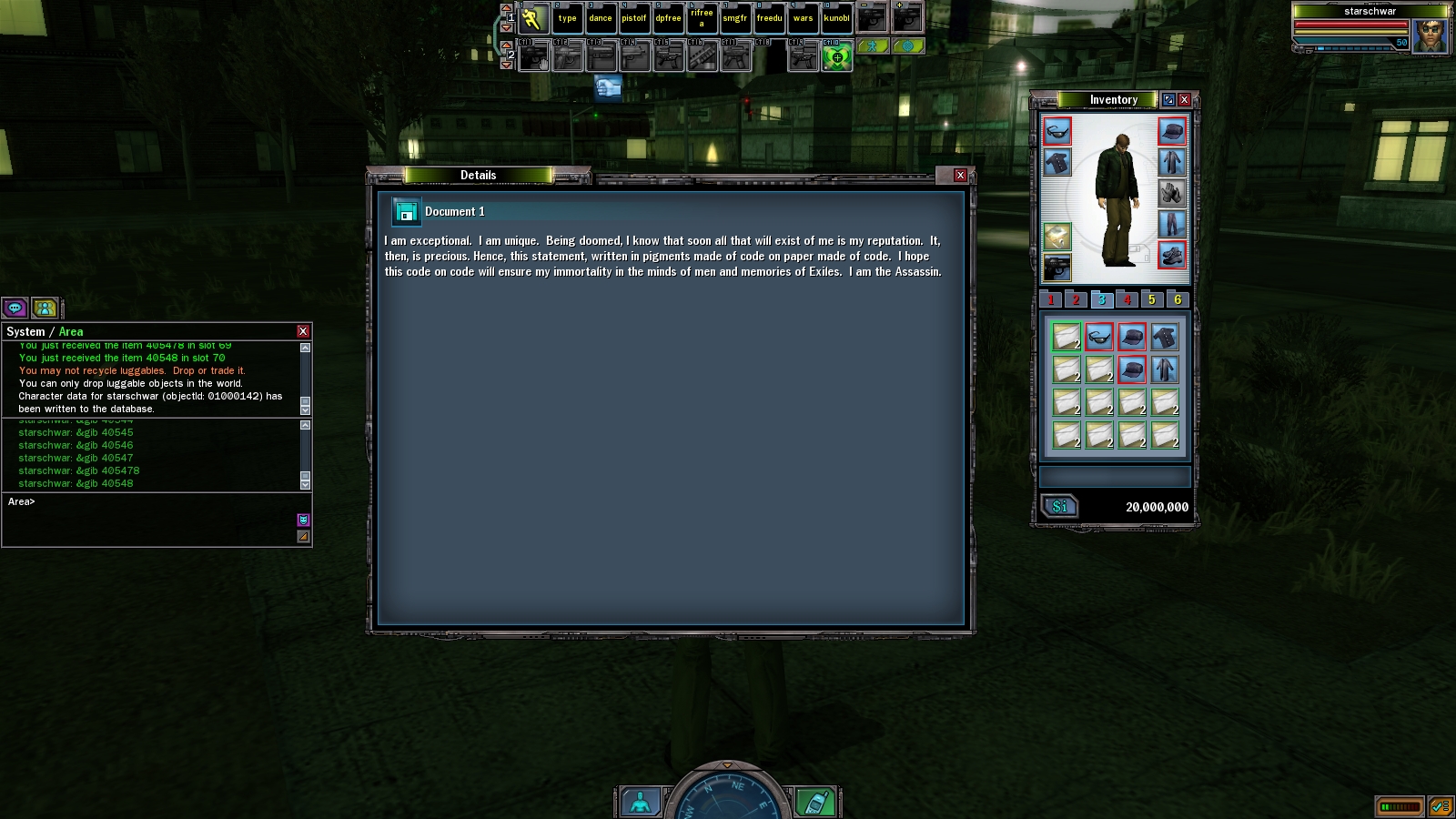Viewport: 1456px width, 819px height.
Task: Trigger the 'wars' hotbar macro
Action: (803, 18)
